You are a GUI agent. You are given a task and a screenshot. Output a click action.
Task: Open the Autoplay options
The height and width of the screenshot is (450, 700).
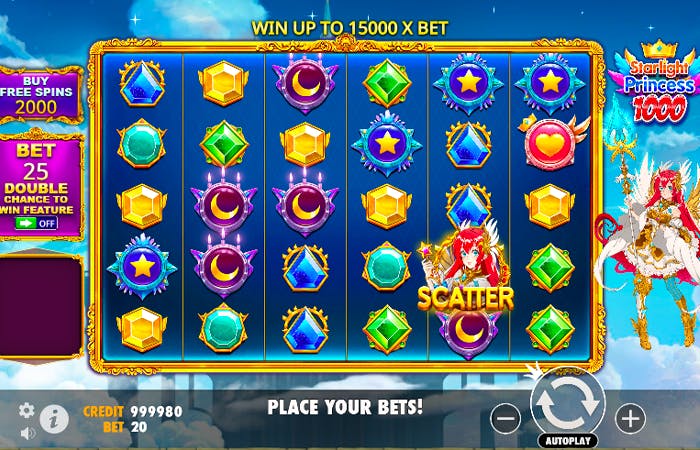click(567, 440)
